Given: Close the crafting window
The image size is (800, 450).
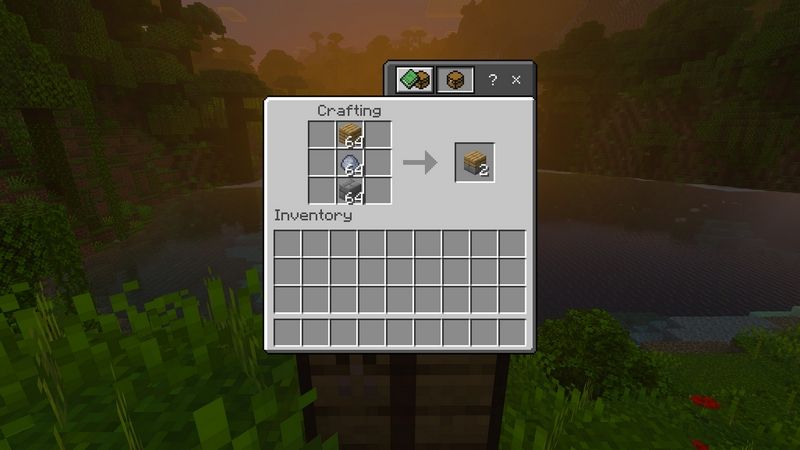Looking at the screenshot, I should click(x=516, y=80).
